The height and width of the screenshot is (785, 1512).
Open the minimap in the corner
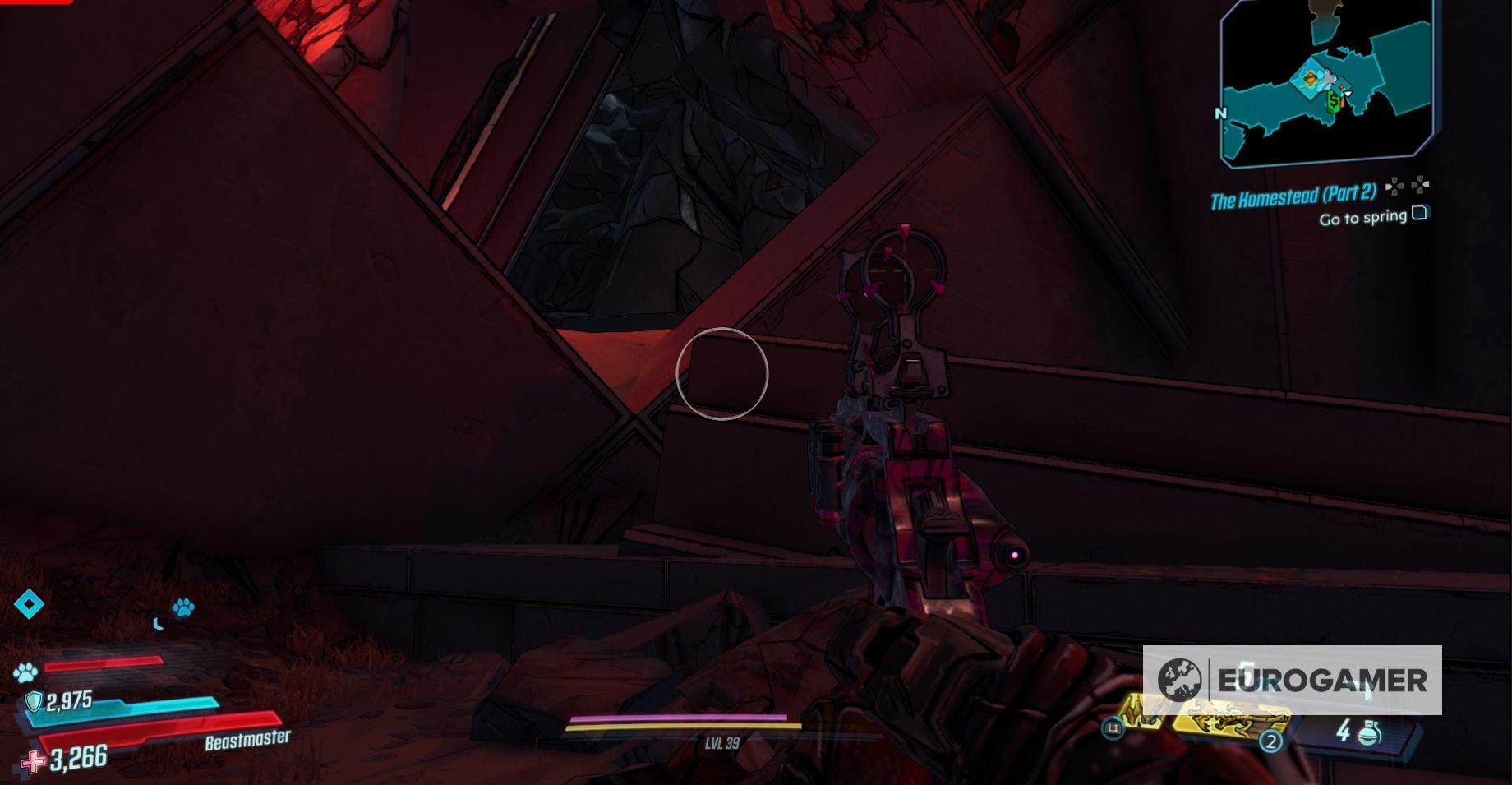[x=1326, y=82]
